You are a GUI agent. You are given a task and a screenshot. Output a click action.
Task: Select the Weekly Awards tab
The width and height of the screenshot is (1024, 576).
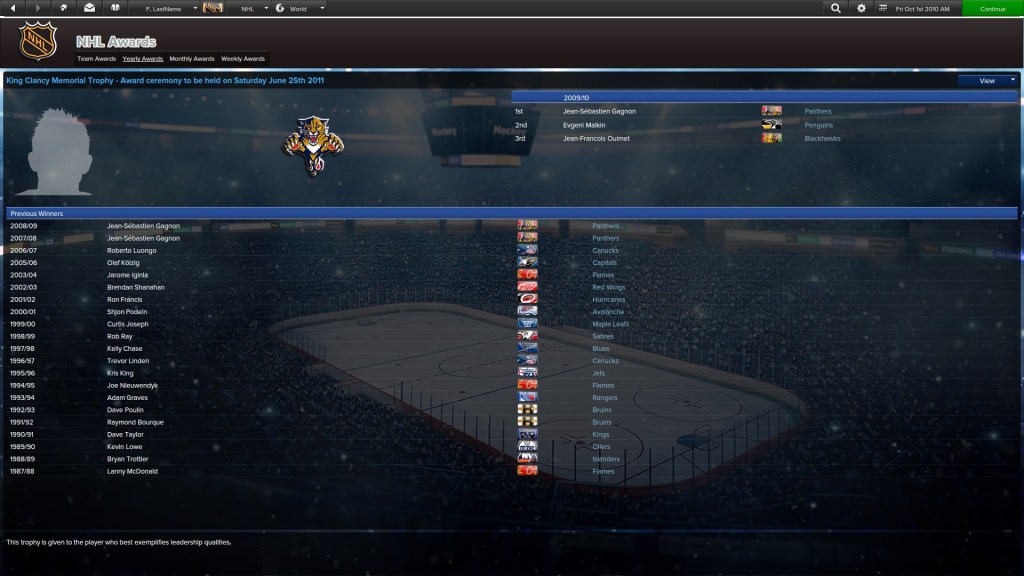point(243,59)
